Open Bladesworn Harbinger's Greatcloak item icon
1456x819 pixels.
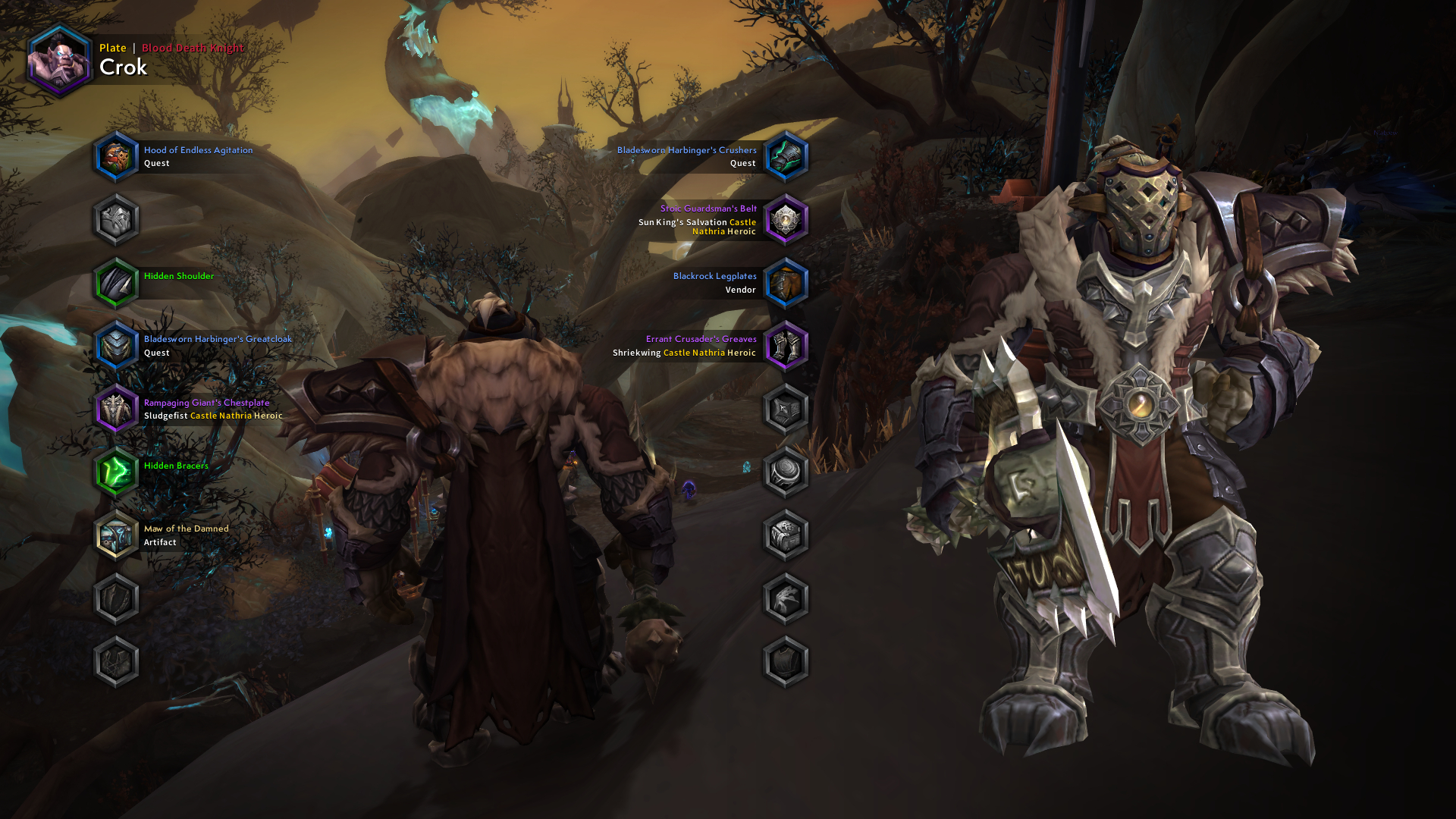(116, 345)
